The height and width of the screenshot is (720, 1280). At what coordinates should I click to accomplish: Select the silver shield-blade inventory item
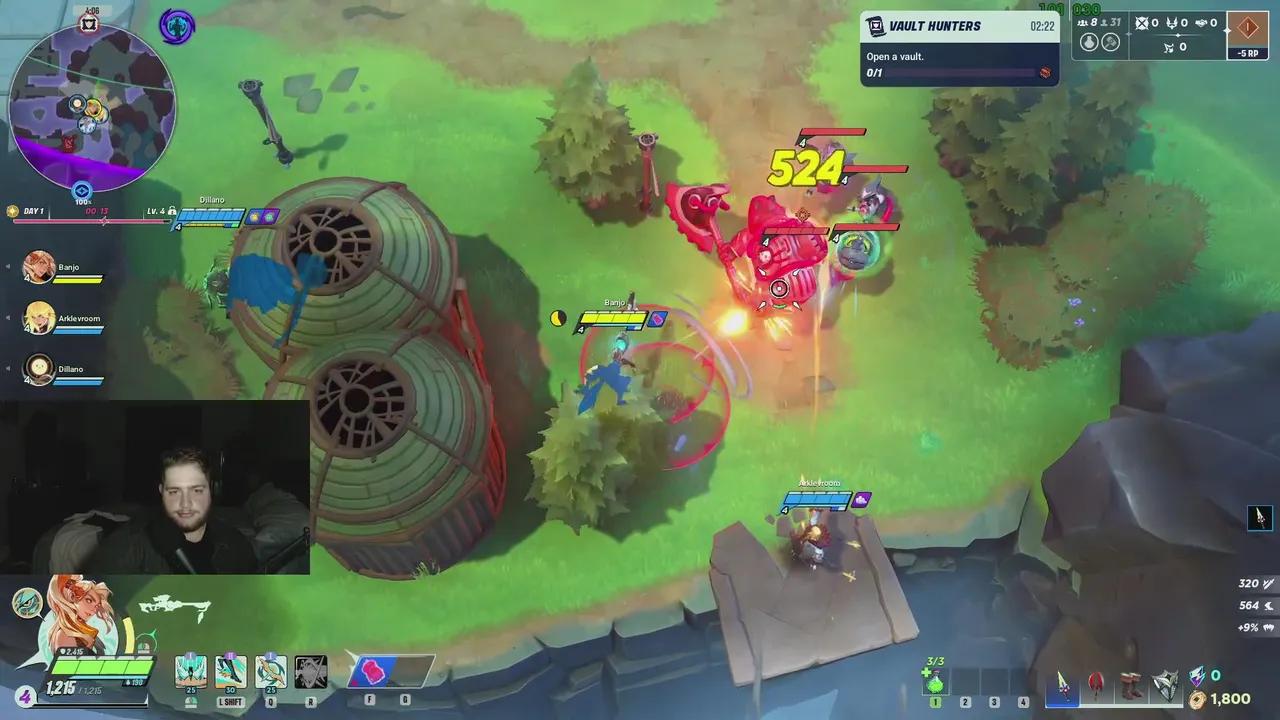tap(1165, 686)
